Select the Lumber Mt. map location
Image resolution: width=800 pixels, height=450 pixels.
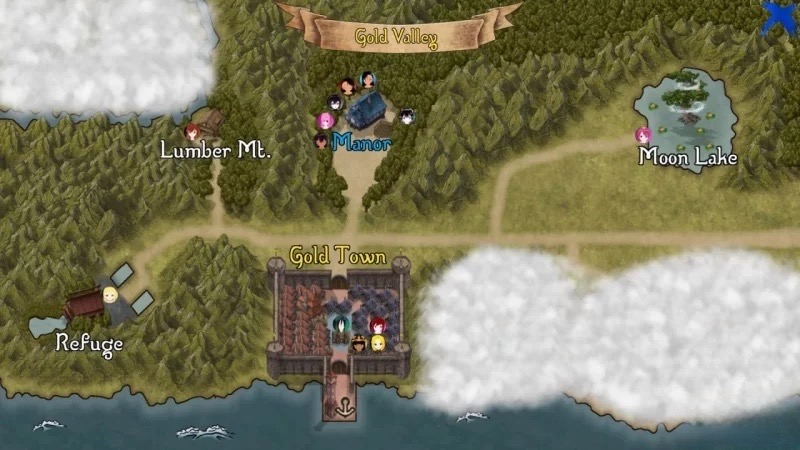216,150
